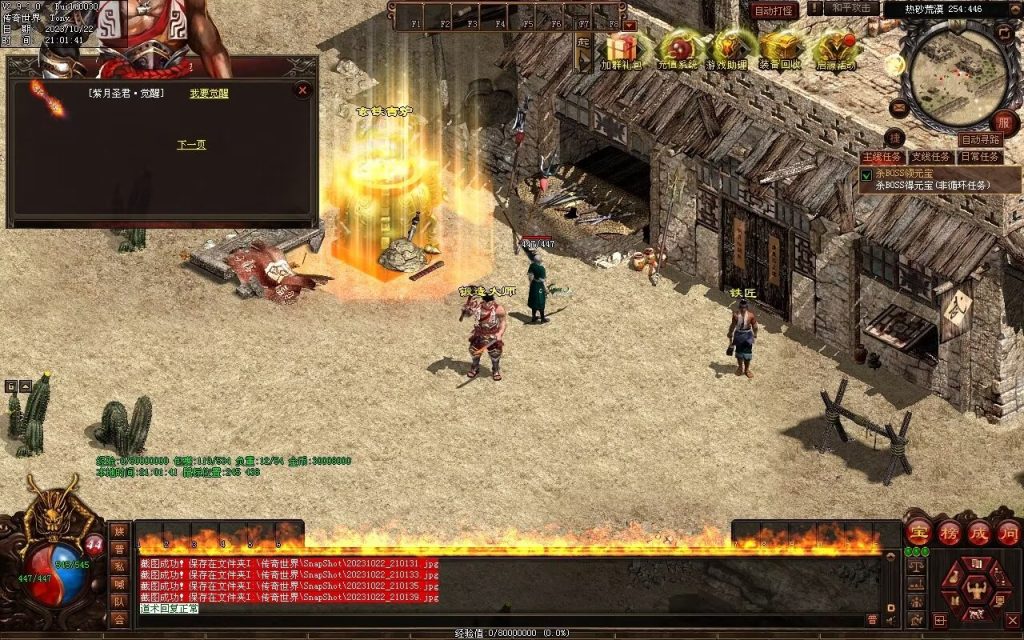This screenshot has height=640, width=1024.
Task: Open the mail envelope icon beside minimap
Action: [898, 106]
